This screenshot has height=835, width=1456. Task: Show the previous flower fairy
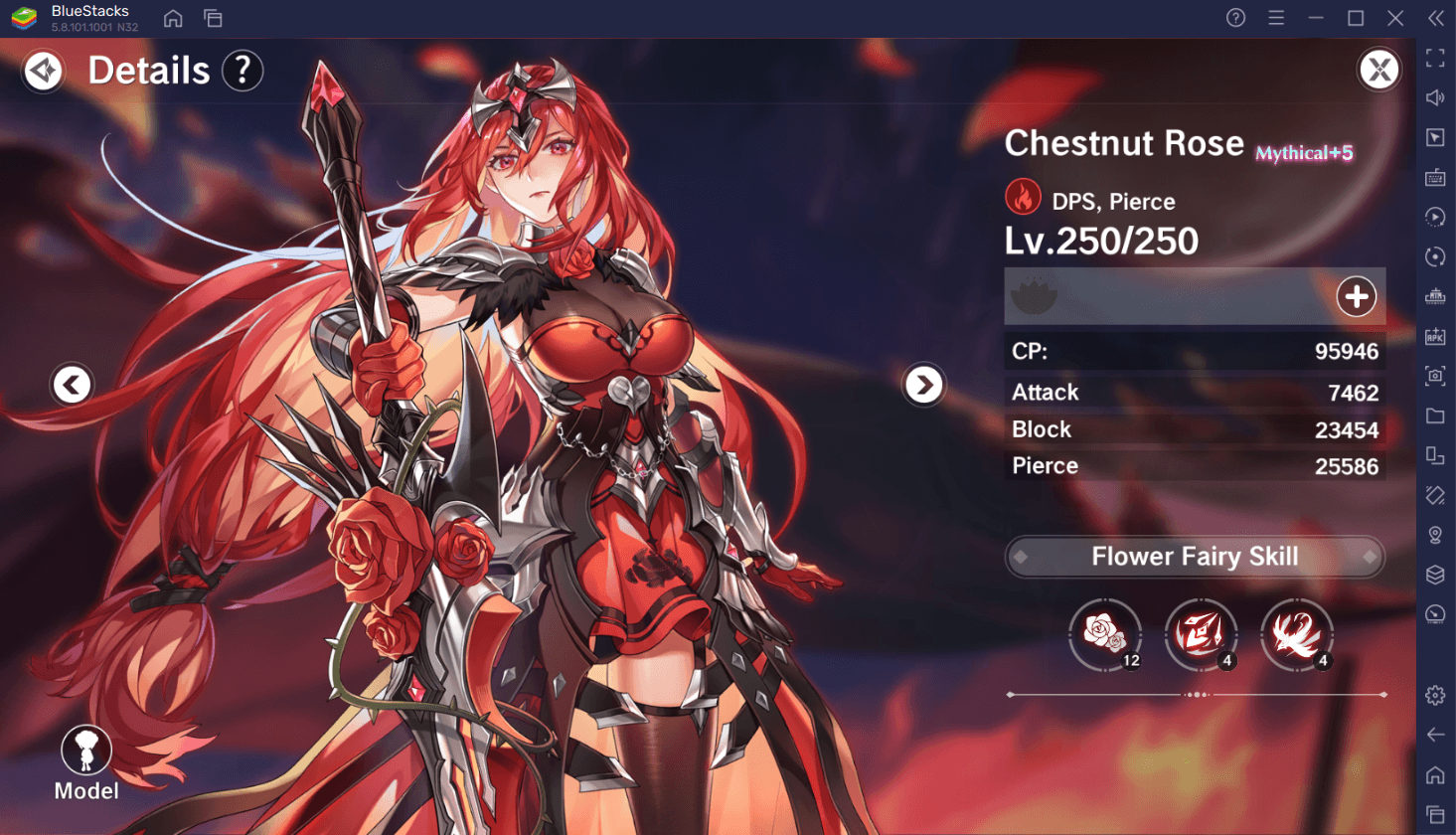[x=72, y=385]
